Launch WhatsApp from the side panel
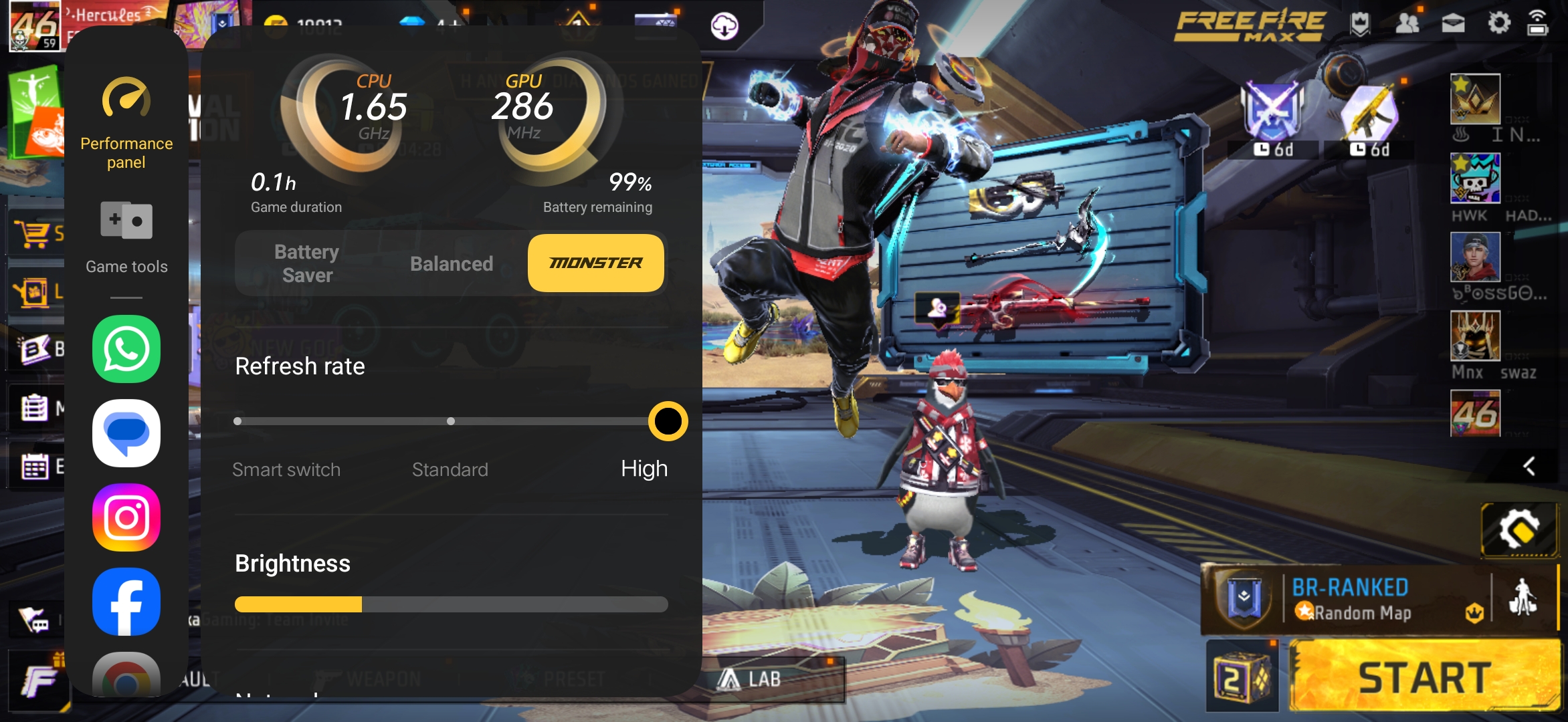Screen dimensions: 1568x722 (x=126, y=349)
